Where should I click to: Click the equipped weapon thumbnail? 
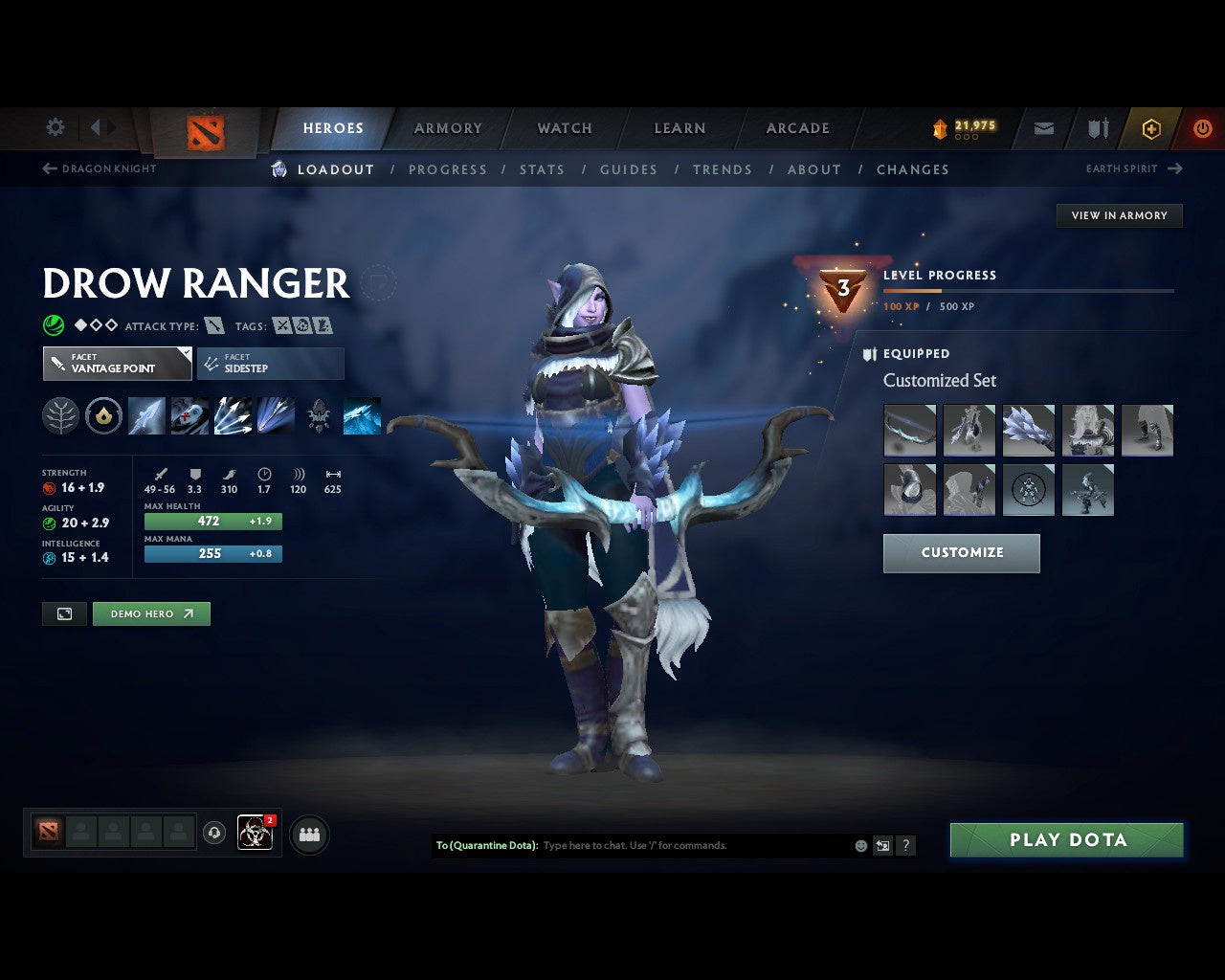tap(908, 430)
